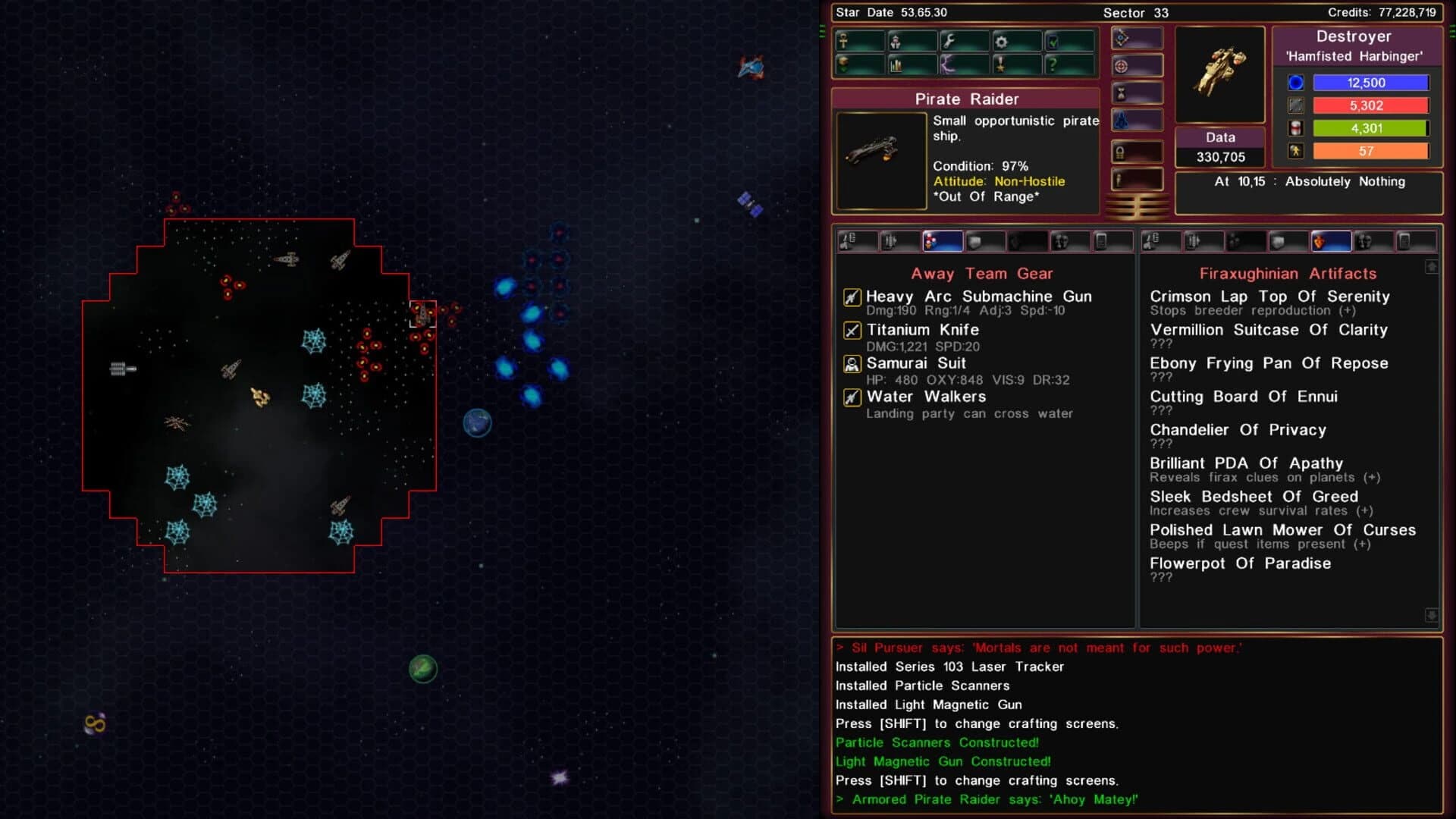
Task: Select the Brilliant PDA Of Apathy artifact
Action: [x=1246, y=463]
